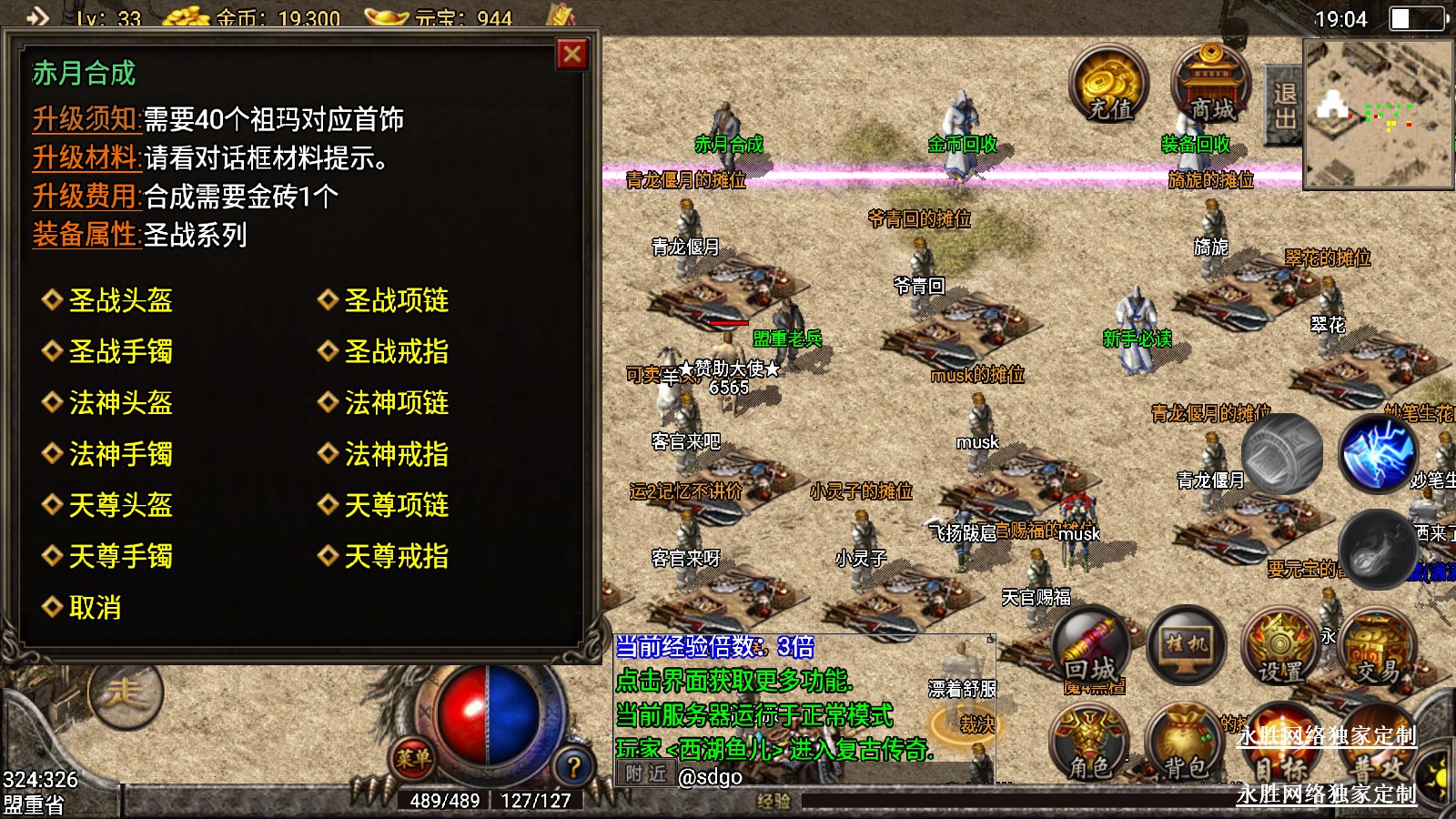This screenshot has width=1456, height=819.
Task: Open the 设置 settings menu
Action: pyautogui.click(x=1280, y=649)
